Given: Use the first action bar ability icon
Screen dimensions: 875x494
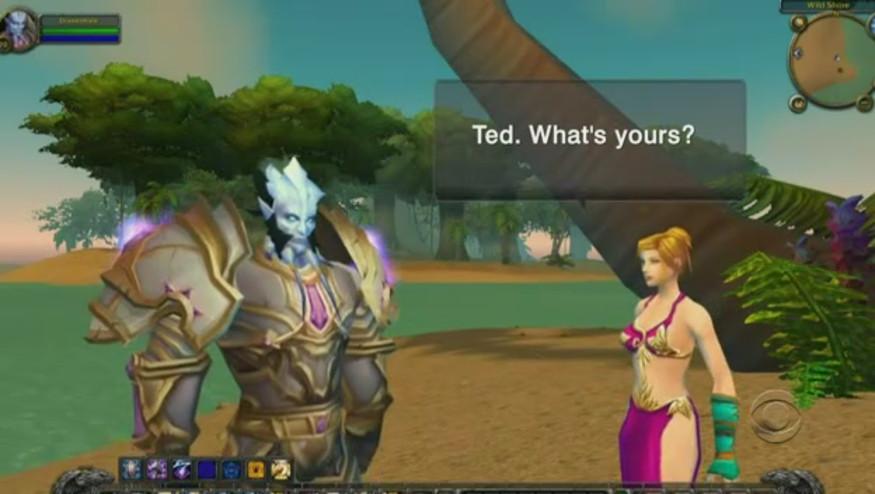Looking at the screenshot, I should pos(132,469).
